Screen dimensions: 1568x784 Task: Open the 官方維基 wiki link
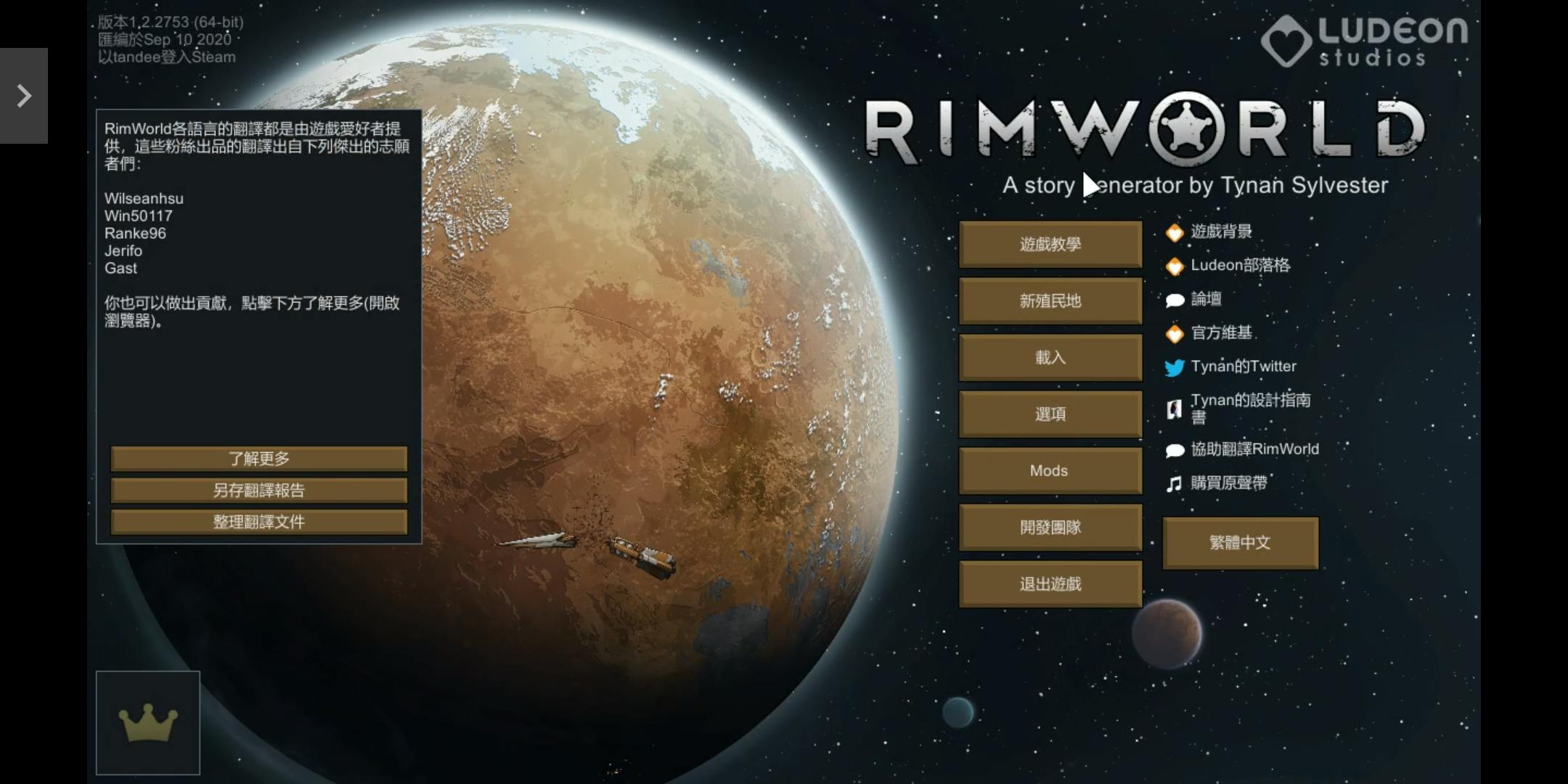point(1221,333)
